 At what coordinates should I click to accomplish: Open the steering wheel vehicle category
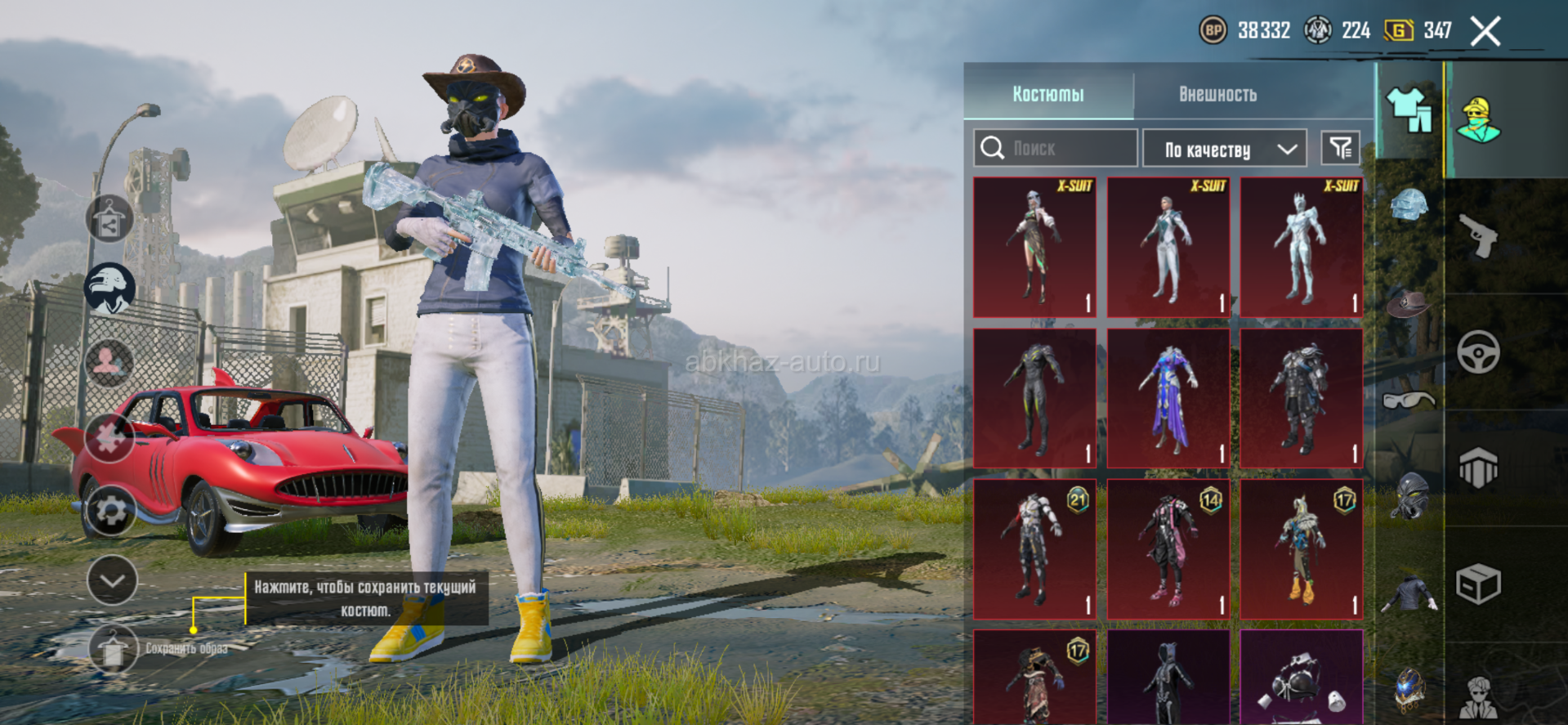[x=1478, y=352]
